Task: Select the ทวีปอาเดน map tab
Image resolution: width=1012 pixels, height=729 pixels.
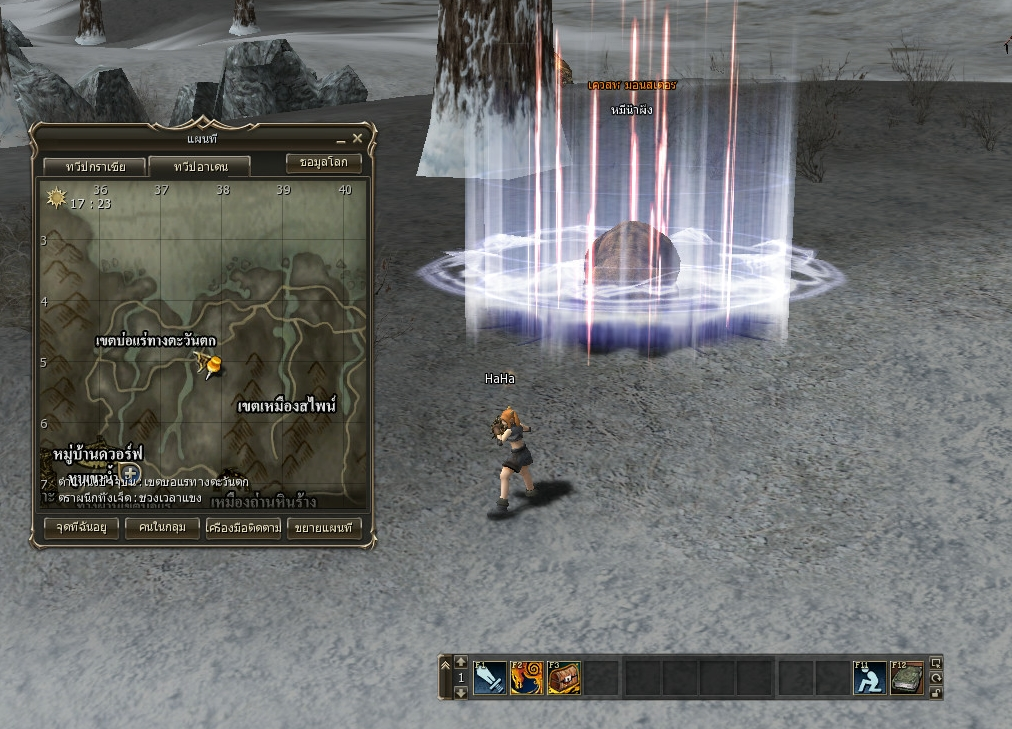Action: pyautogui.click(x=200, y=166)
